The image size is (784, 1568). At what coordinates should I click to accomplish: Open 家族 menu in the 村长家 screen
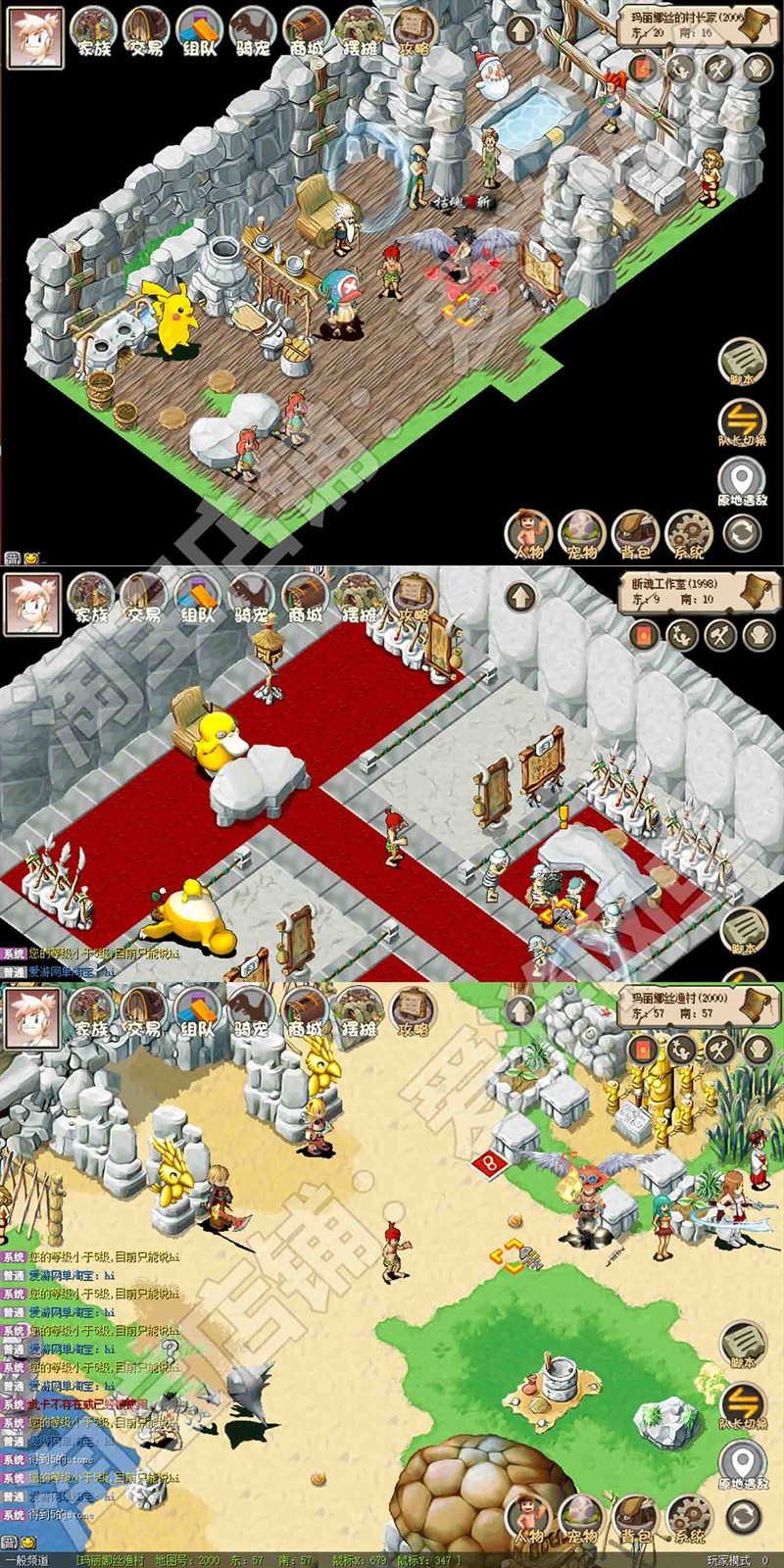point(94,33)
